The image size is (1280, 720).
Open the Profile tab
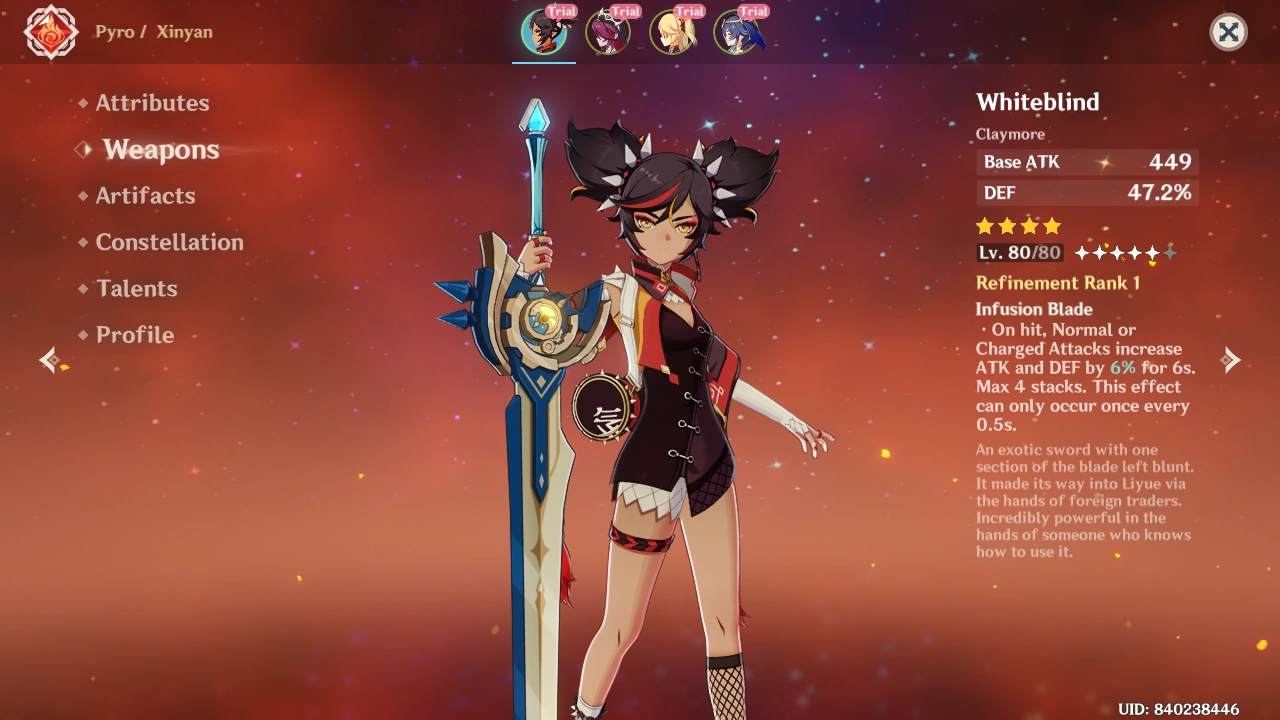point(134,335)
